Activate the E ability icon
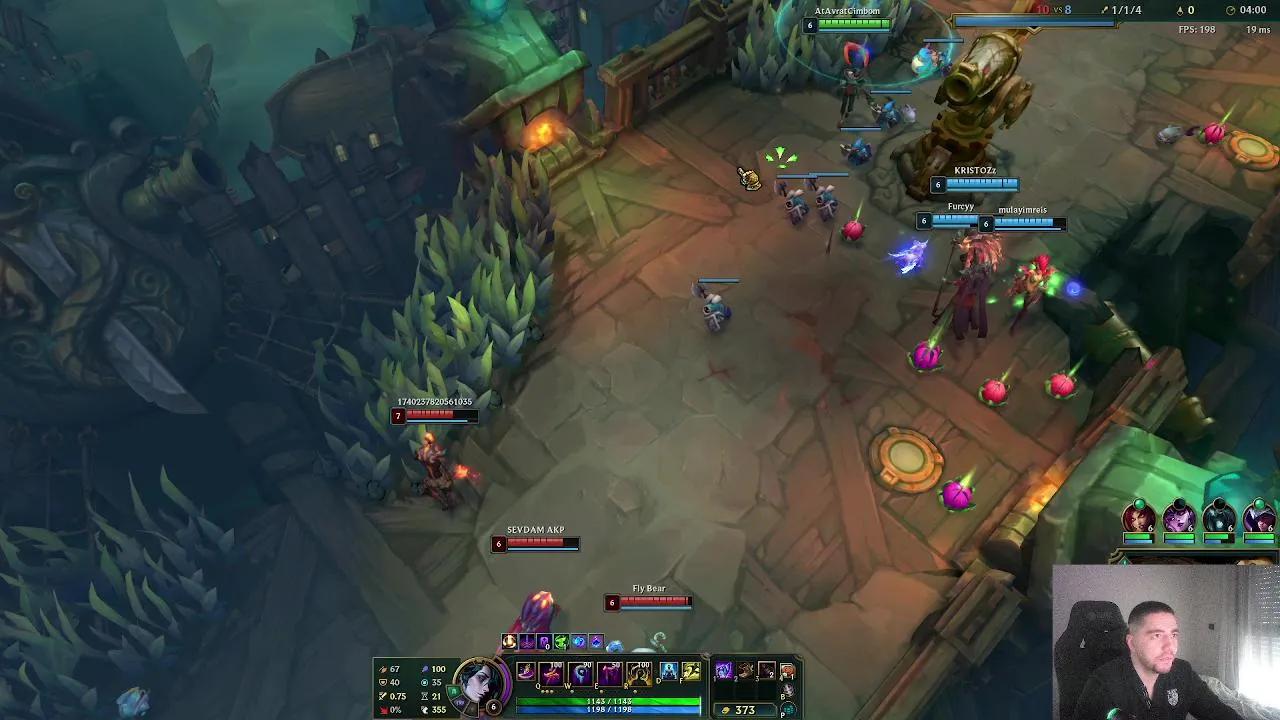 coord(608,673)
